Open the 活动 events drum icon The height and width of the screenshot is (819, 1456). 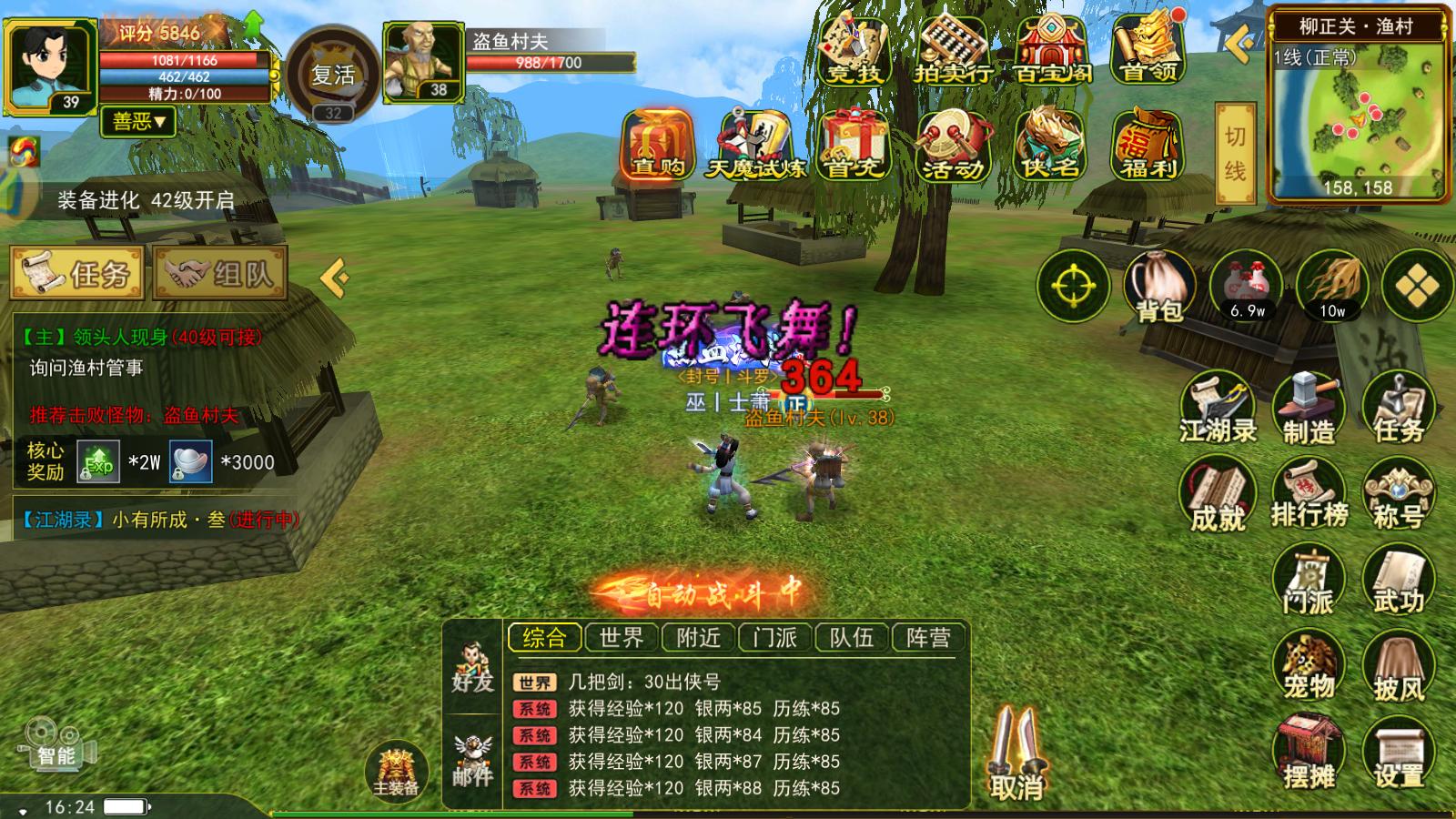click(x=953, y=146)
